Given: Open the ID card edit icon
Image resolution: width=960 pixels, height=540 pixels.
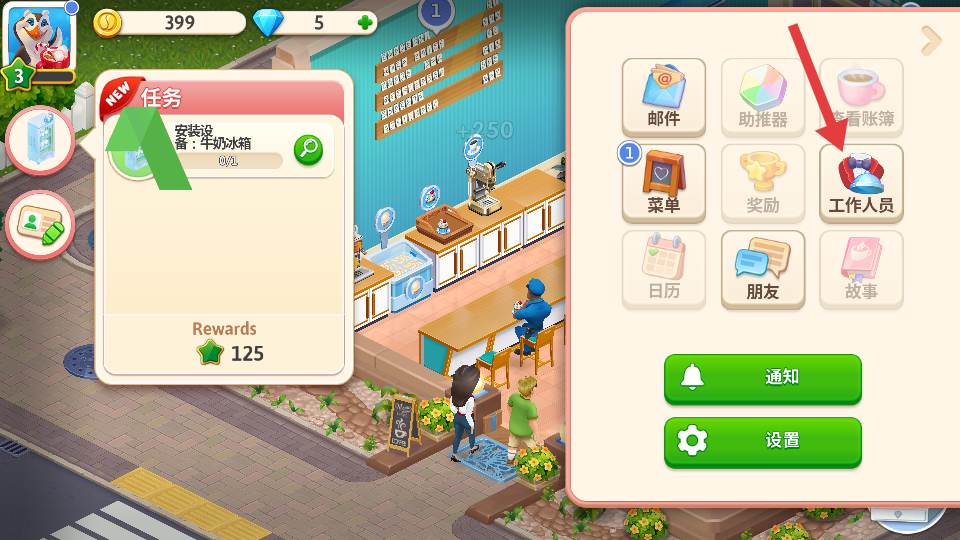Looking at the screenshot, I should tap(41, 225).
